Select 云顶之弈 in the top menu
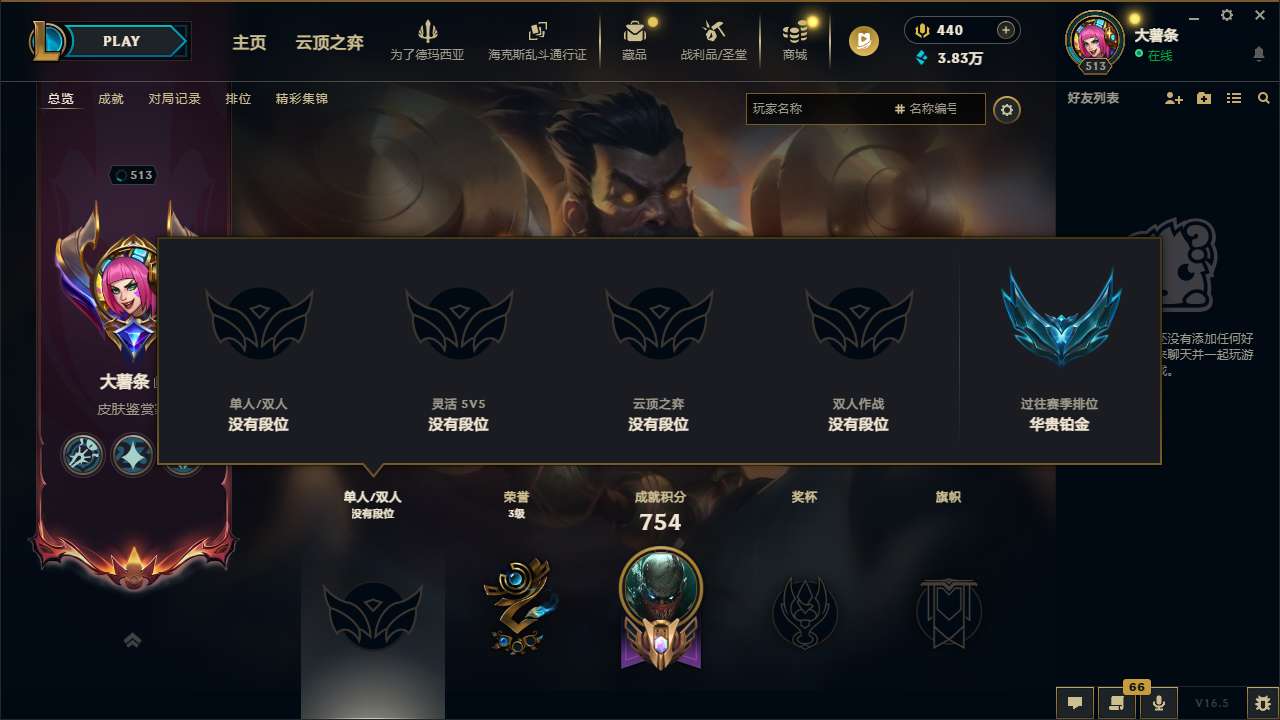The width and height of the screenshot is (1280, 720). point(330,43)
